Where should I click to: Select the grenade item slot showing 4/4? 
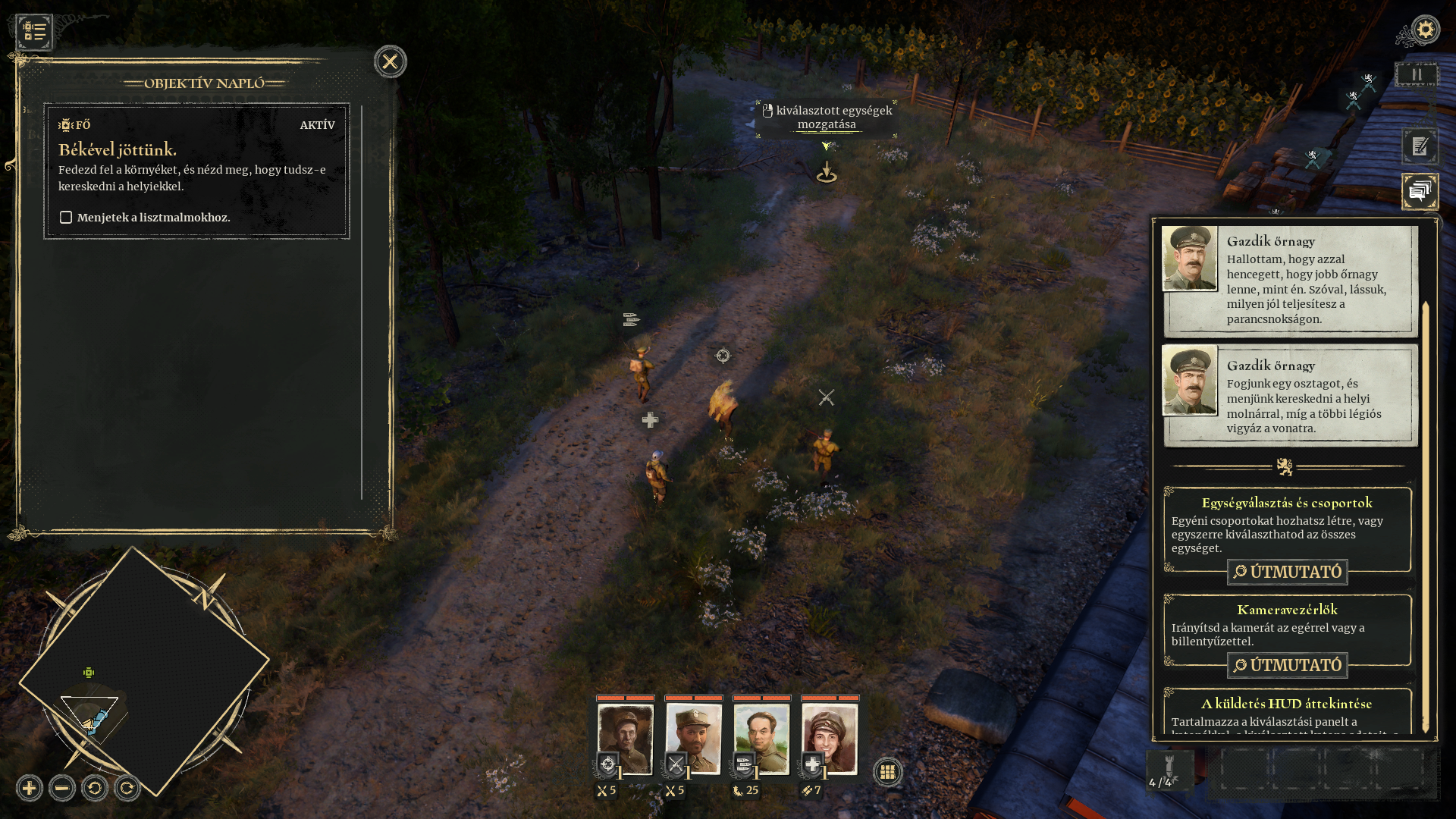pos(1169,771)
